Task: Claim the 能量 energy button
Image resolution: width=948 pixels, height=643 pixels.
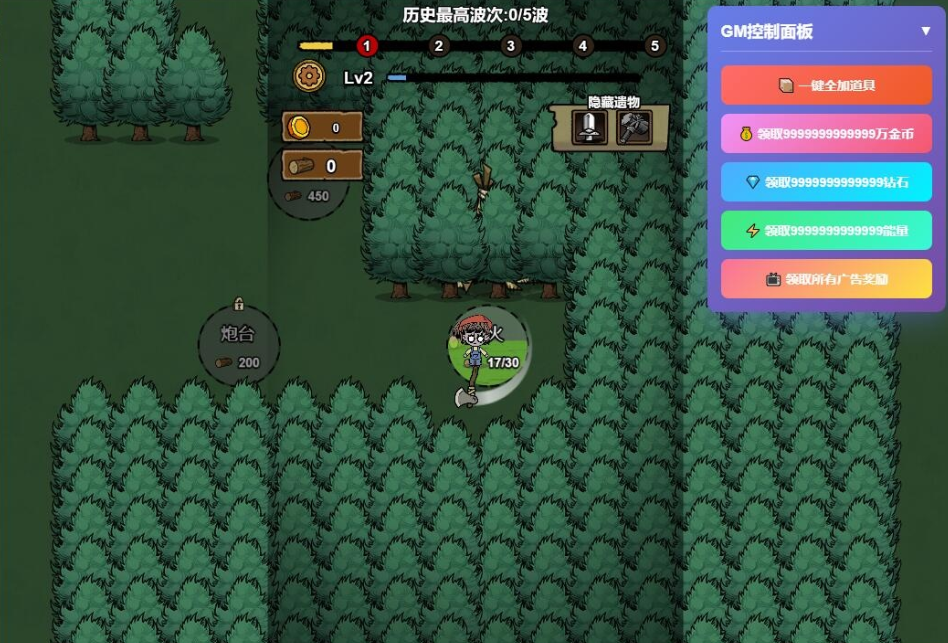Action: click(x=826, y=230)
